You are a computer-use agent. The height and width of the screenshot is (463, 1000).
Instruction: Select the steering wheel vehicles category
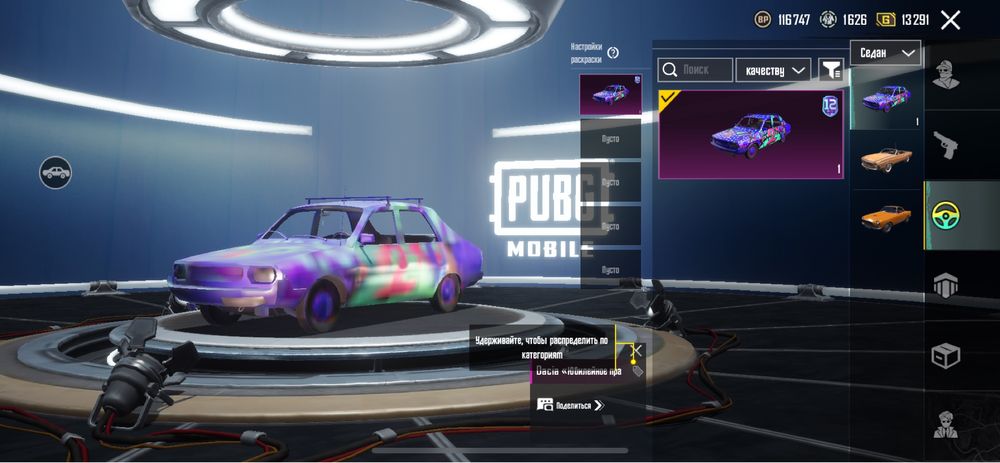[x=945, y=216]
